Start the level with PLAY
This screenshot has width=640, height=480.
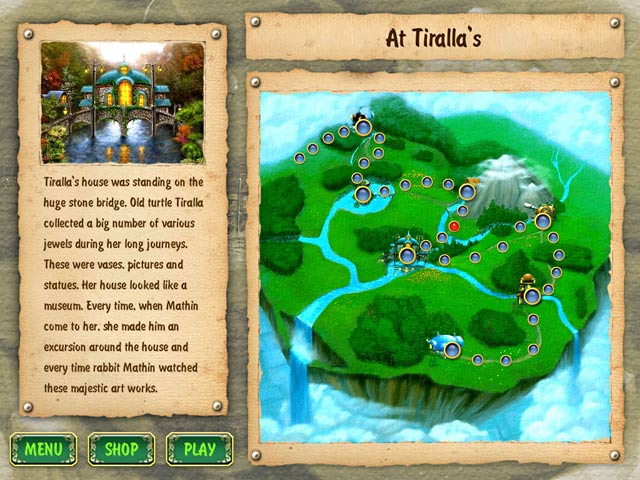coord(200,449)
